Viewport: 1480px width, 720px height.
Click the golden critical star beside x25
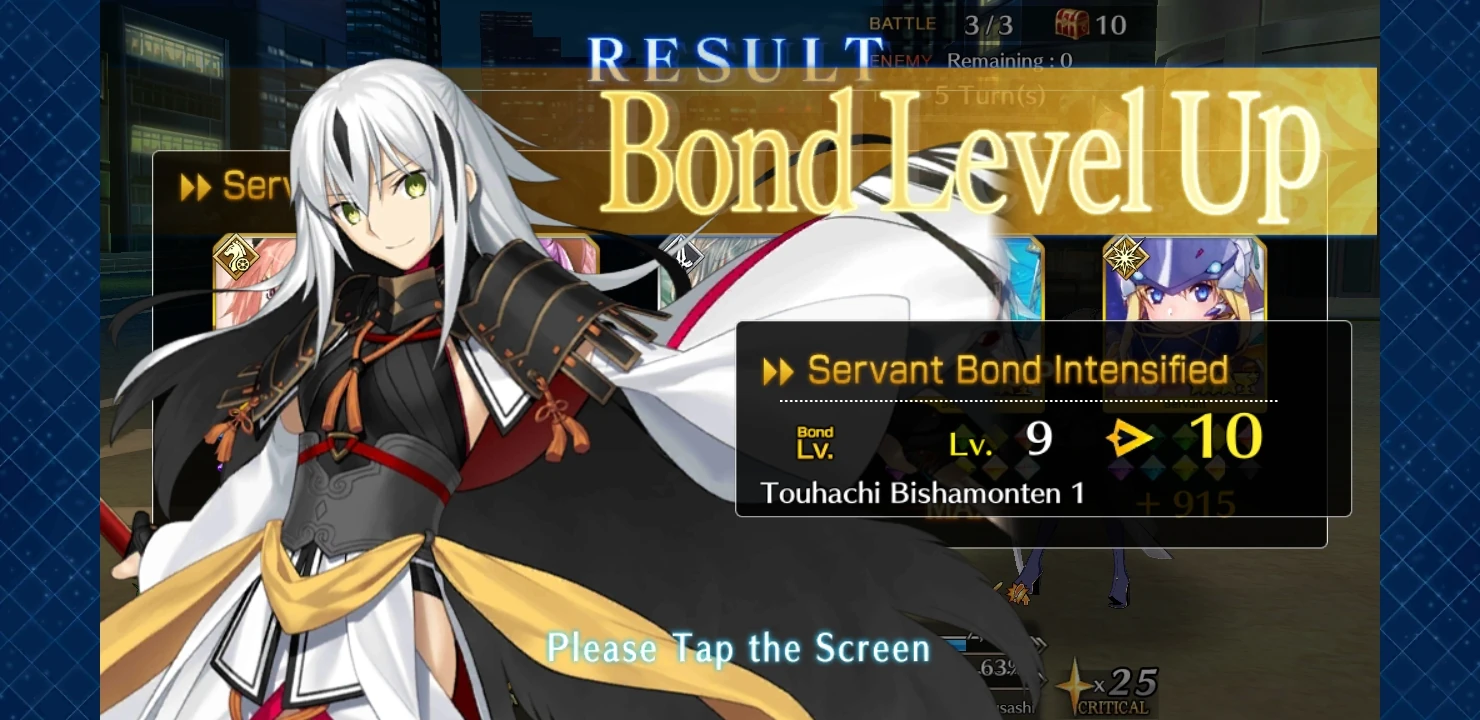[1075, 685]
